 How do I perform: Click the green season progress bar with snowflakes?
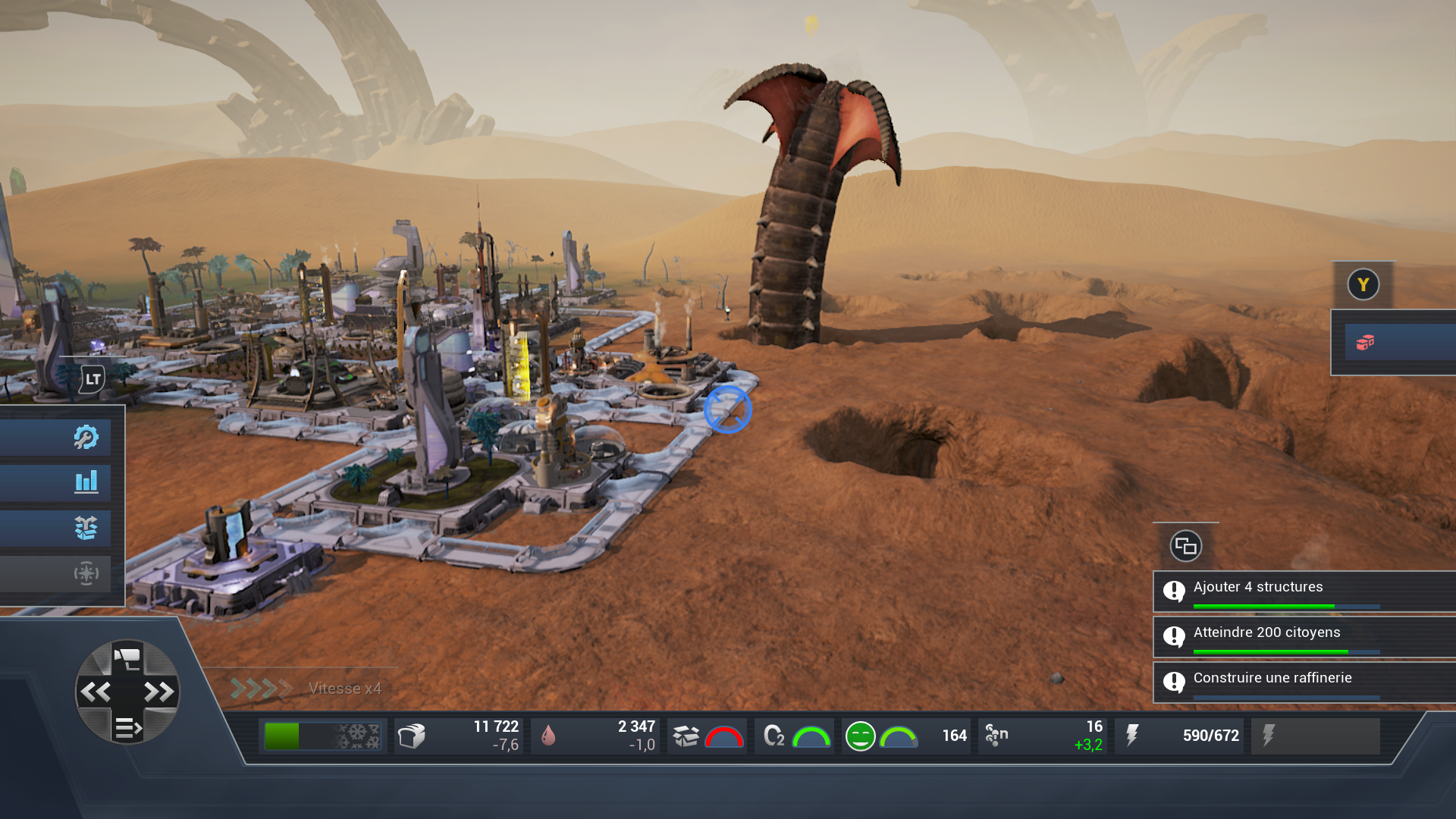click(323, 736)
